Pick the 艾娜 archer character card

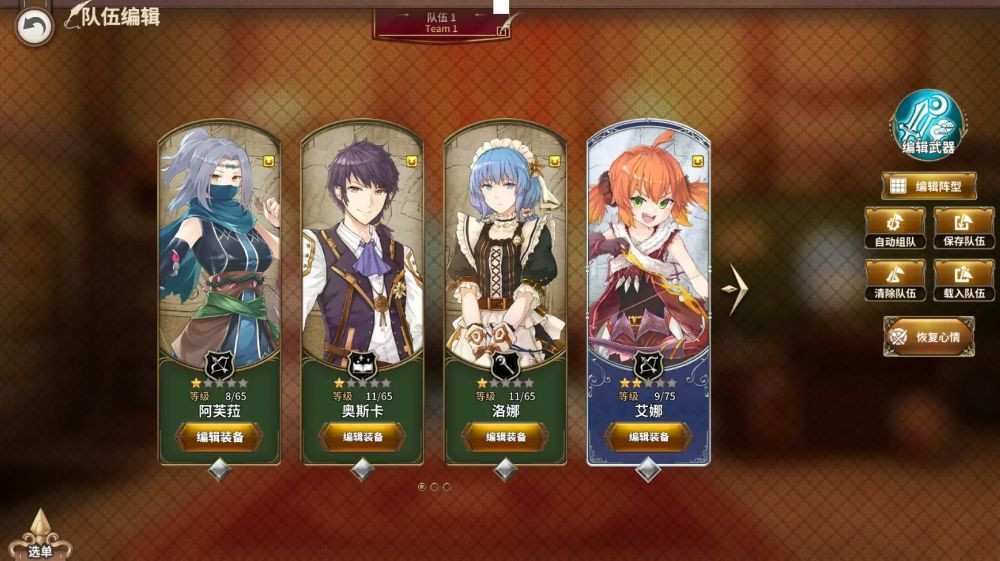(648, 250)
